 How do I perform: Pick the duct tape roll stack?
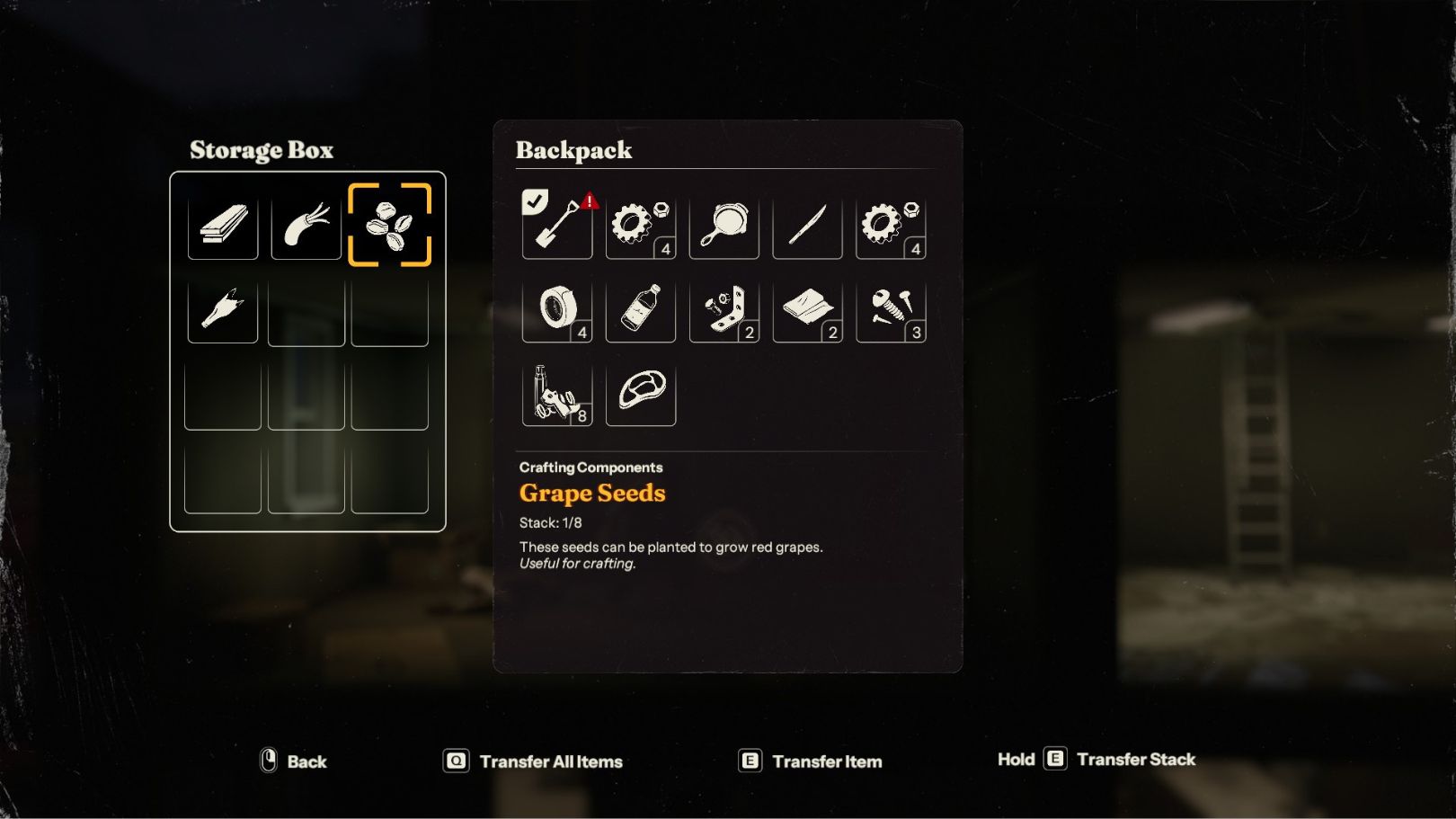[557, 308]
